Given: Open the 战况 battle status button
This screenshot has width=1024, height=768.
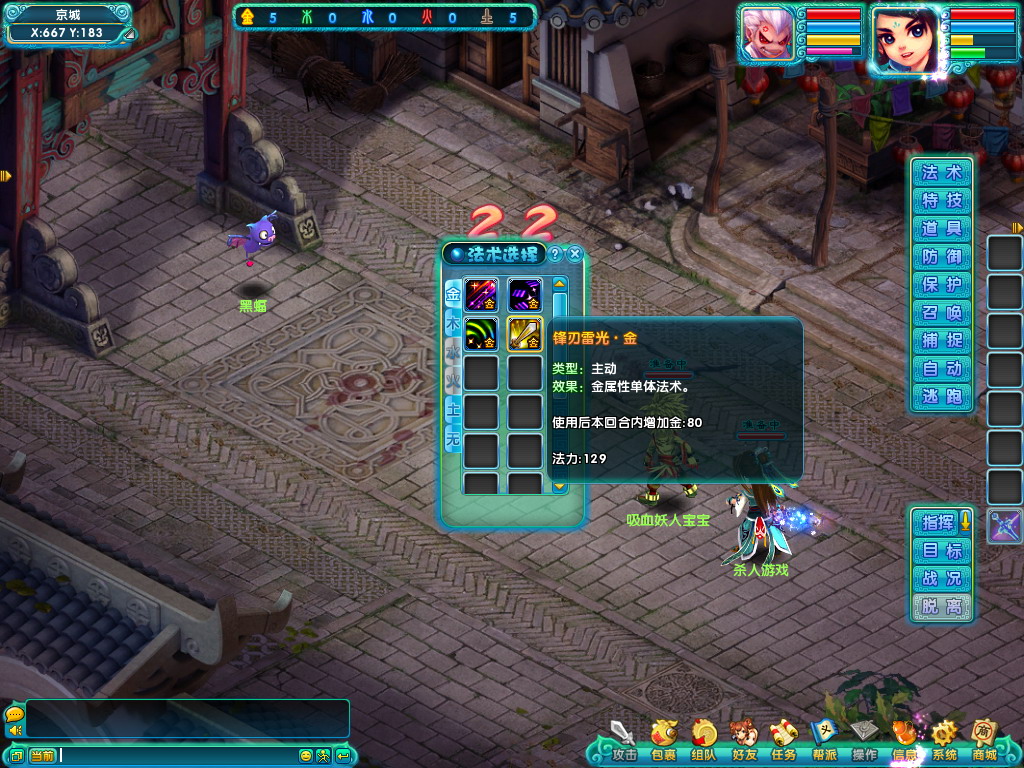Looking at the screenshot, I should (941, 578).
